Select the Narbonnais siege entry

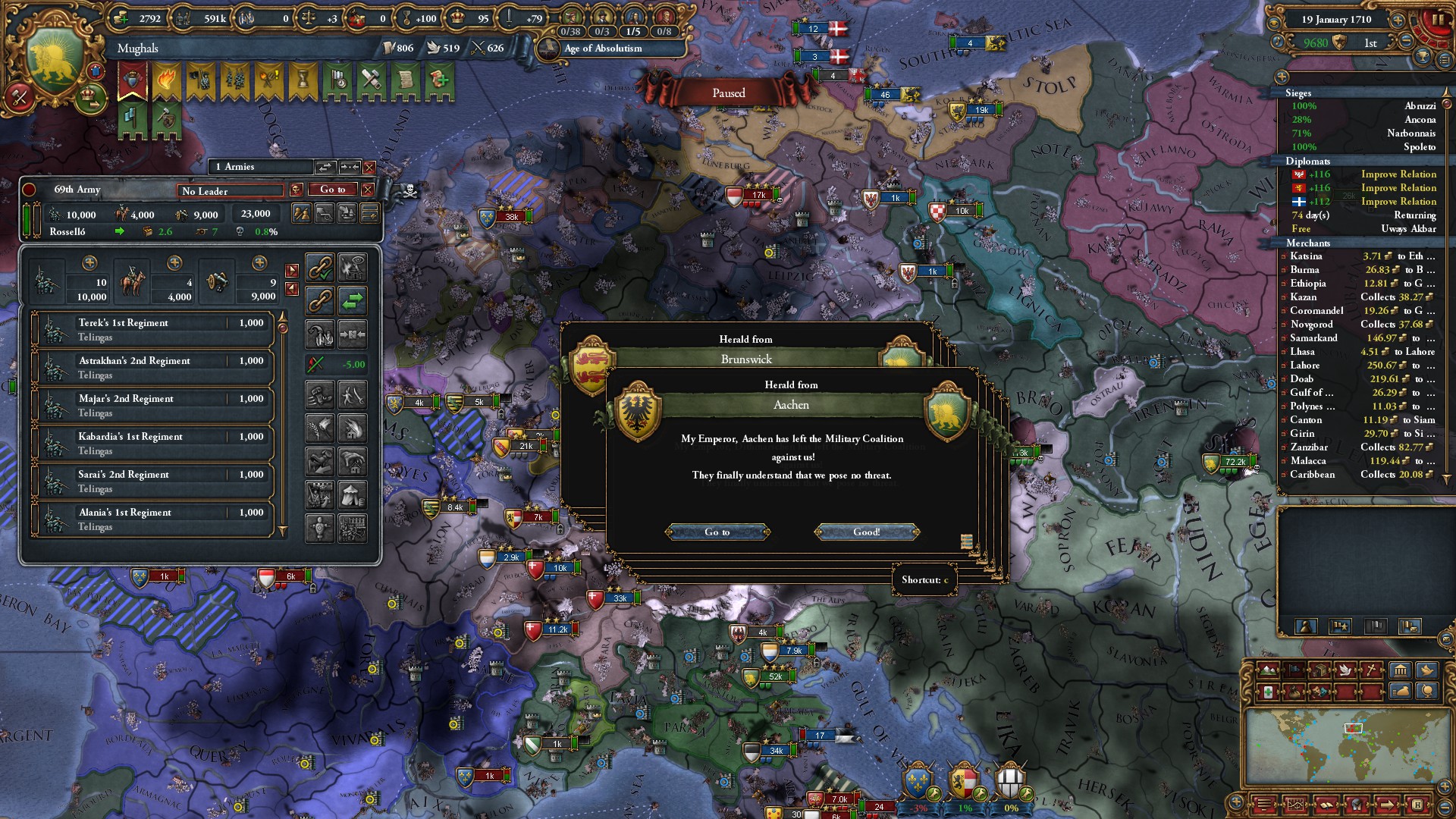(x=1363, y=133)
